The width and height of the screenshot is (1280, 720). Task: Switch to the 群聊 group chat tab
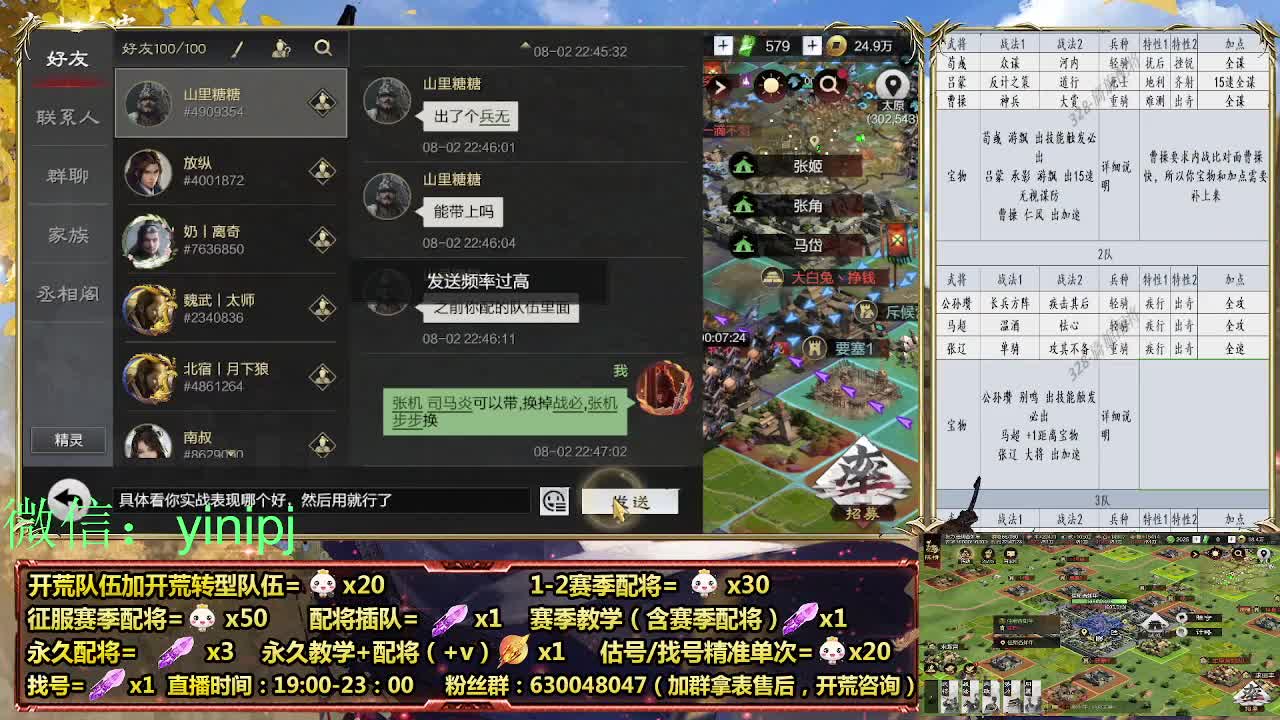point(66,175)
